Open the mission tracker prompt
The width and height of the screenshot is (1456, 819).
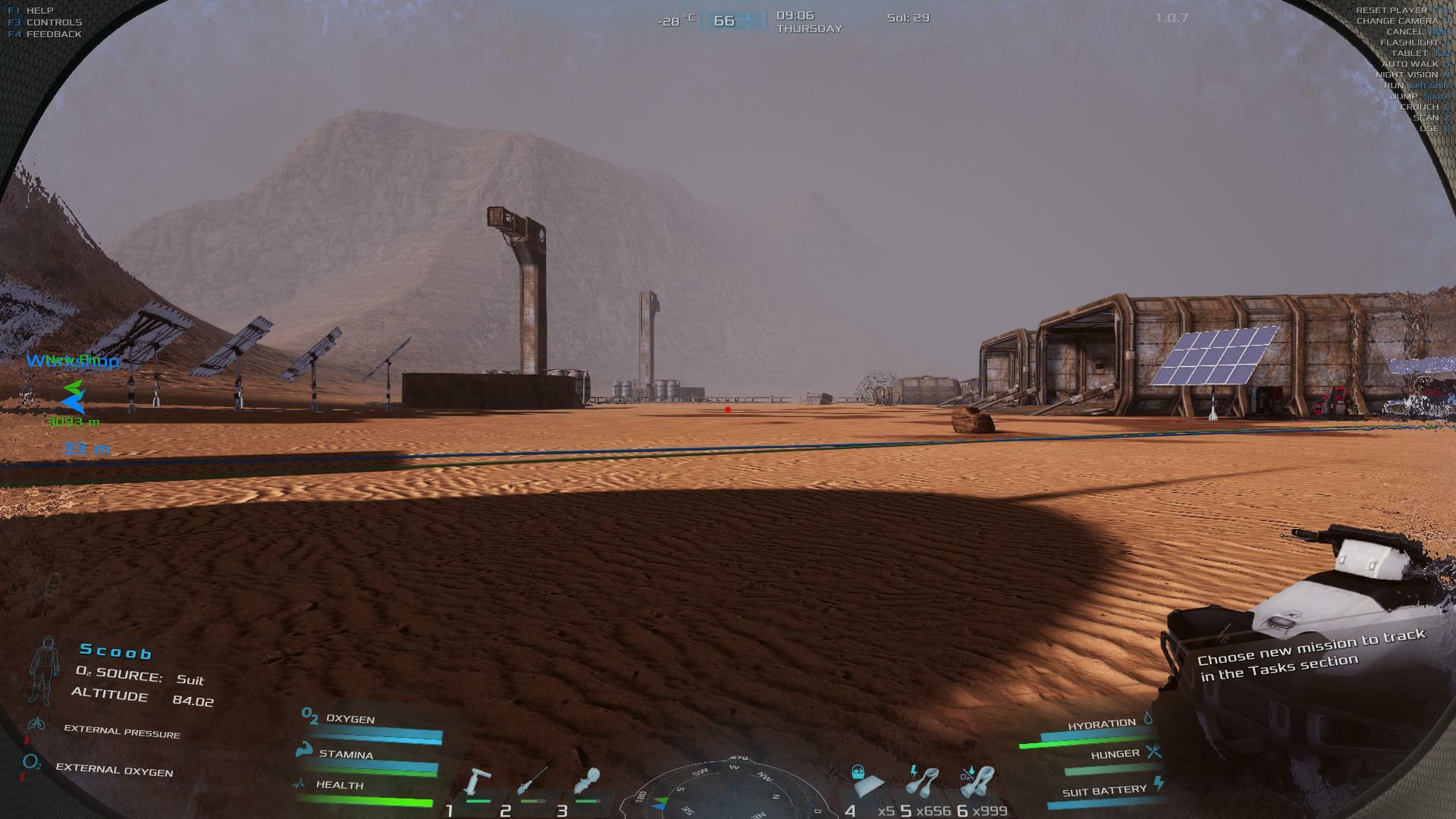[x=1312, y=654]
